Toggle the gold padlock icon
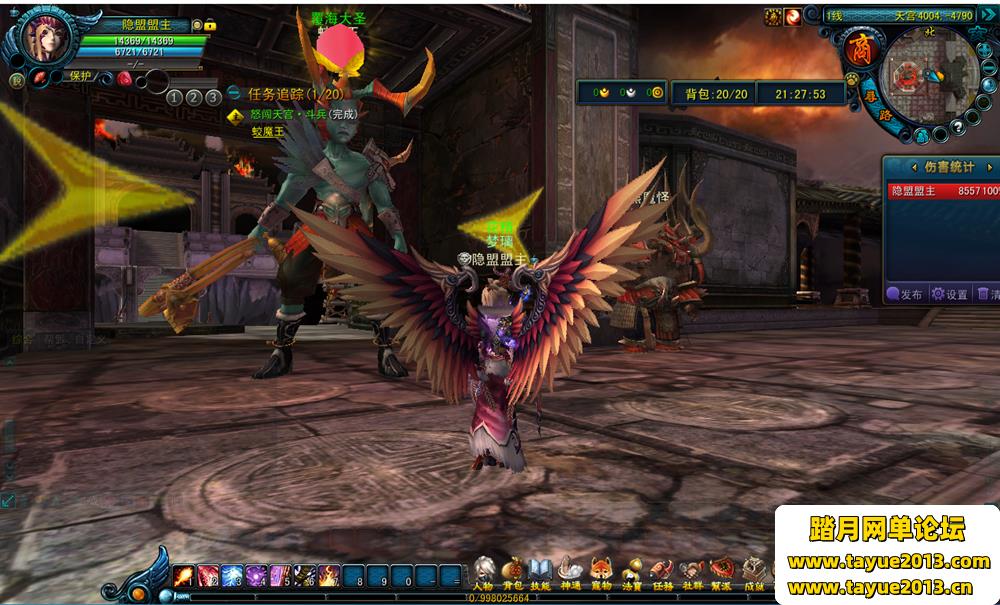 pyautogui.click(x=211, y=25)
